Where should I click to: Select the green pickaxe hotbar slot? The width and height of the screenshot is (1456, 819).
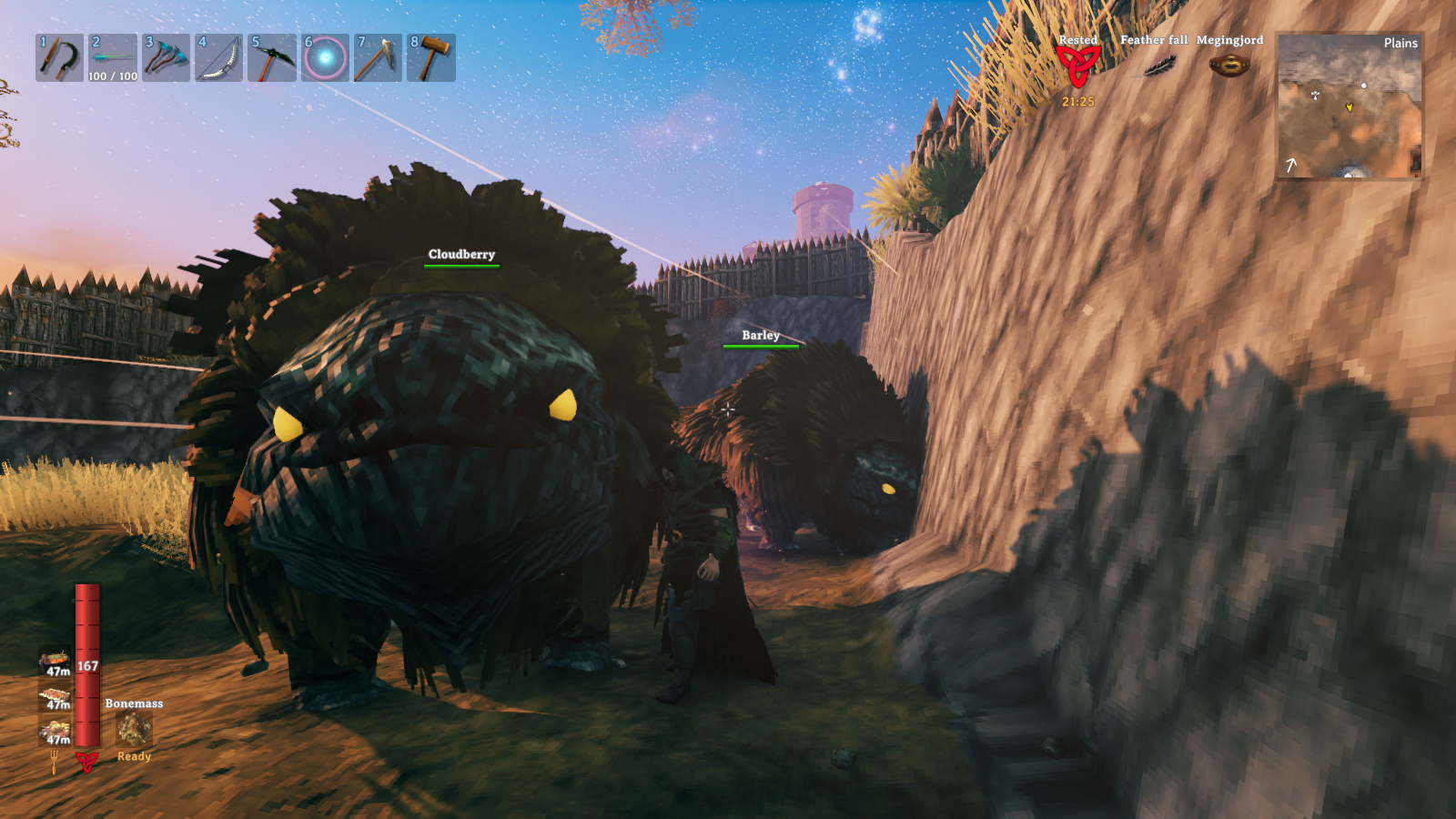click(272, 58)
